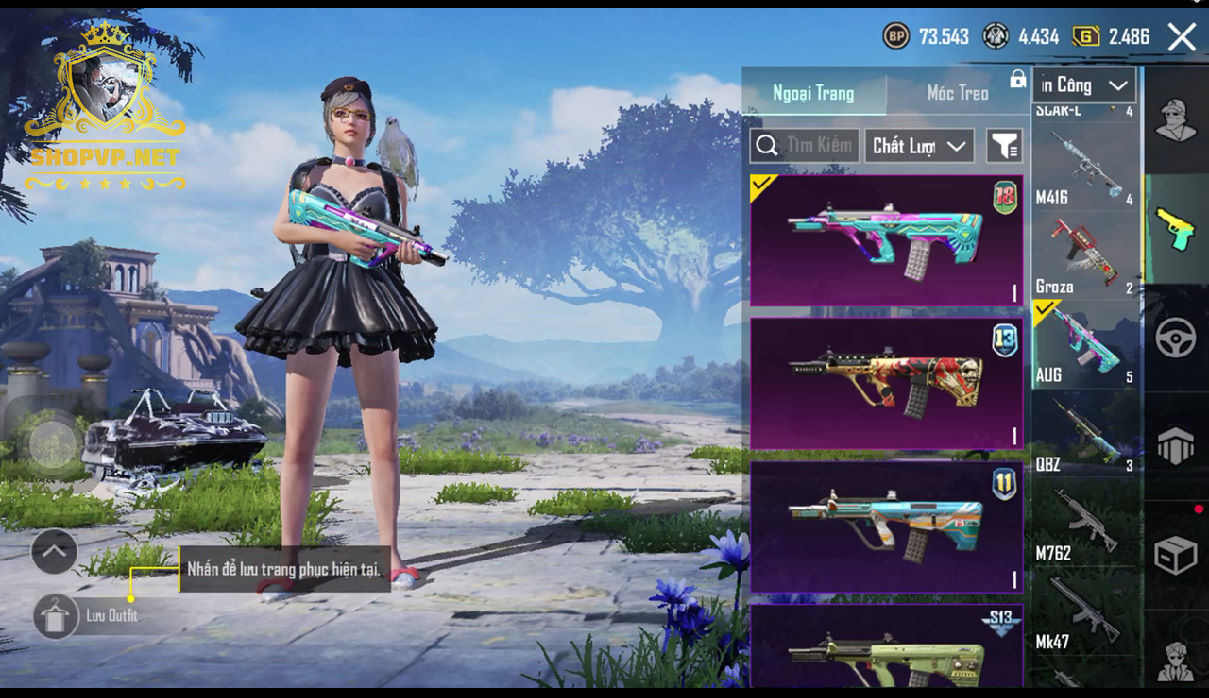Pick the S13 green AUG skin
1209x698 pixels.
886,648
